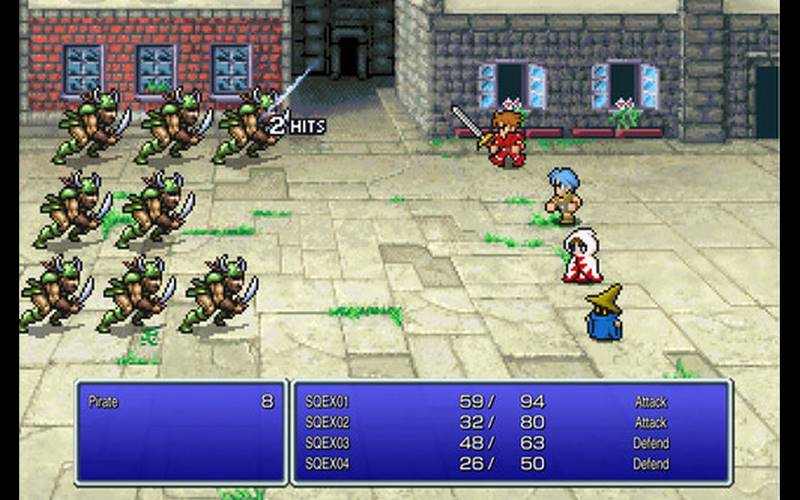The image size is (800, 500).
Task: Select party member SQEX01 row
Action: coord(328,402)
